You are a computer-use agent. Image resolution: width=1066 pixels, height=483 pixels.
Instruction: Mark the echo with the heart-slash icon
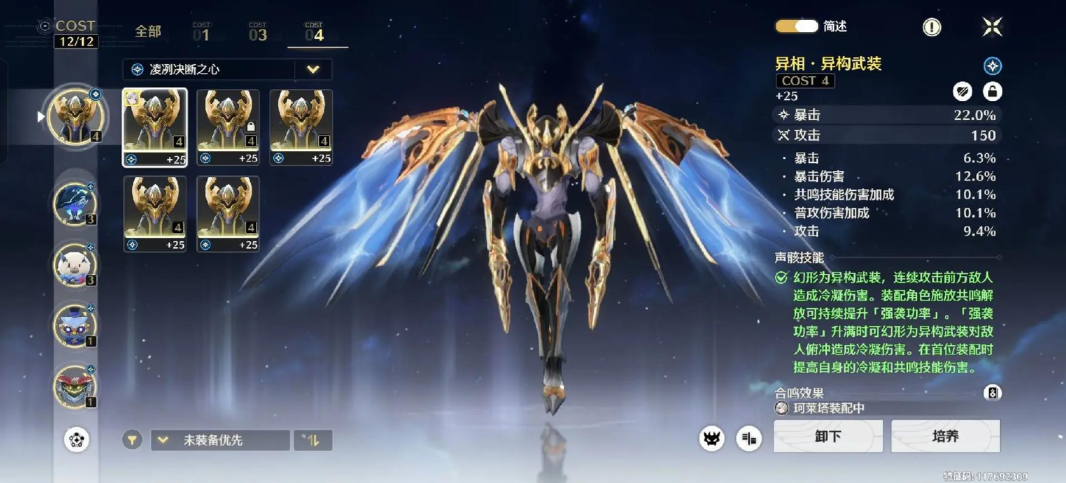(961, 91)
